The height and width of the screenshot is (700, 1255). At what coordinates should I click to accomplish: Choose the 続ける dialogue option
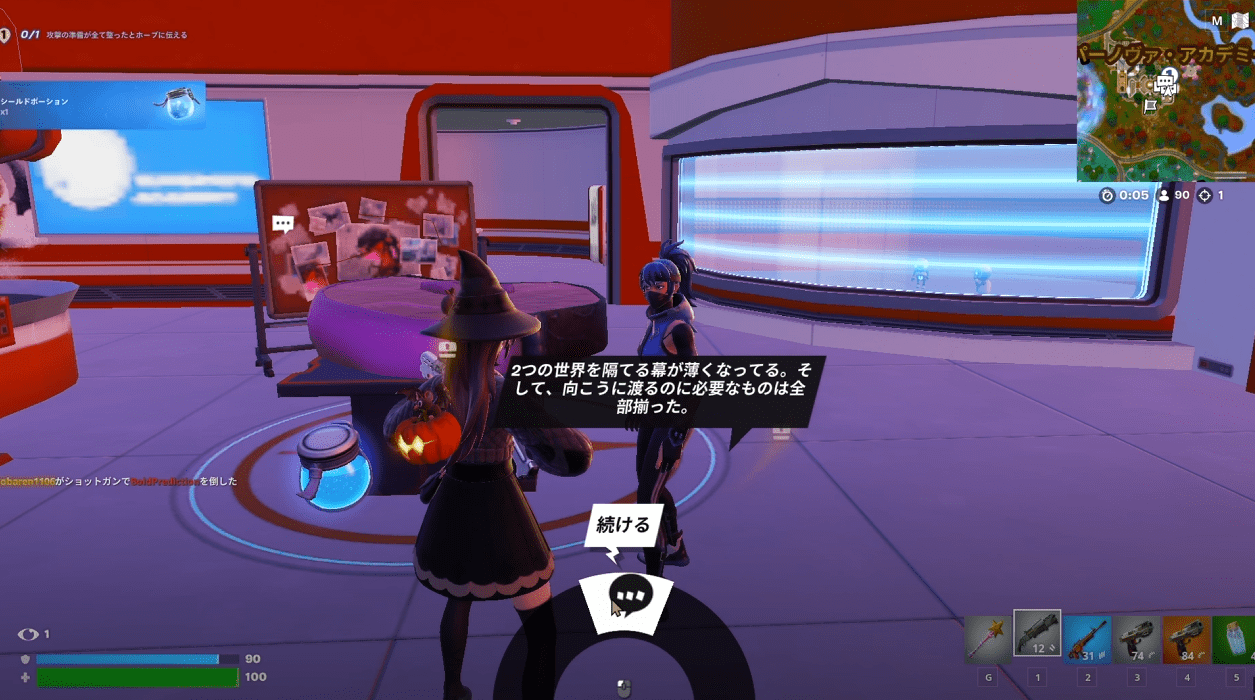pyautogui.click(x=623, y=525)
